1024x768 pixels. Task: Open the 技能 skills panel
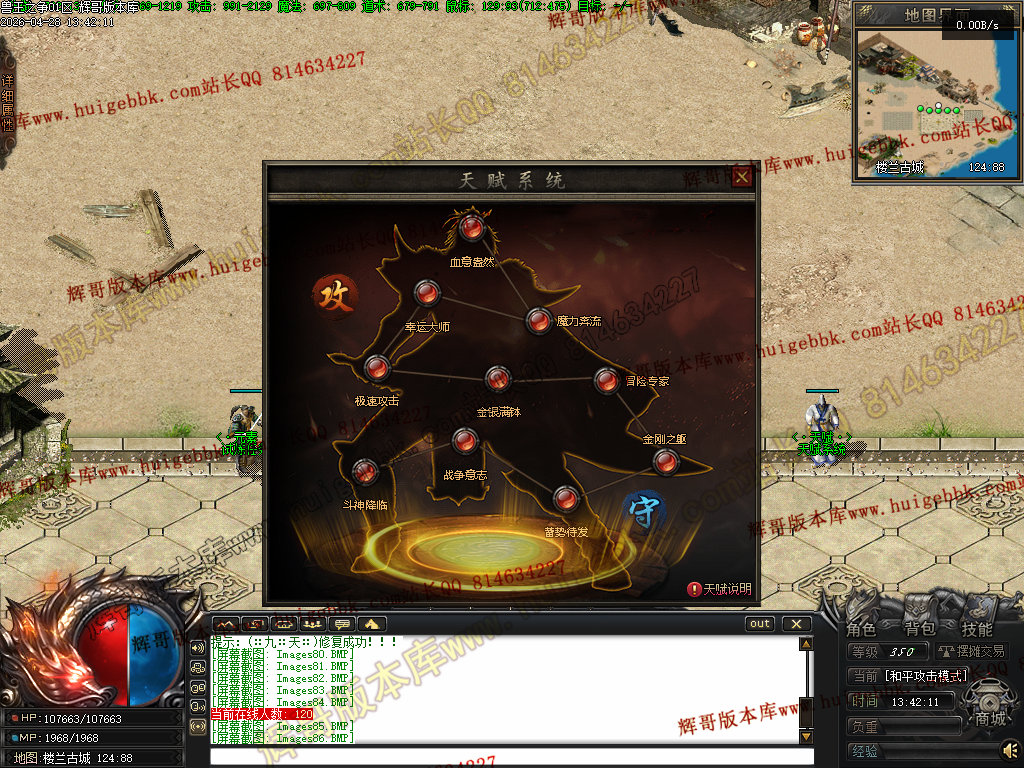(977, 629)
